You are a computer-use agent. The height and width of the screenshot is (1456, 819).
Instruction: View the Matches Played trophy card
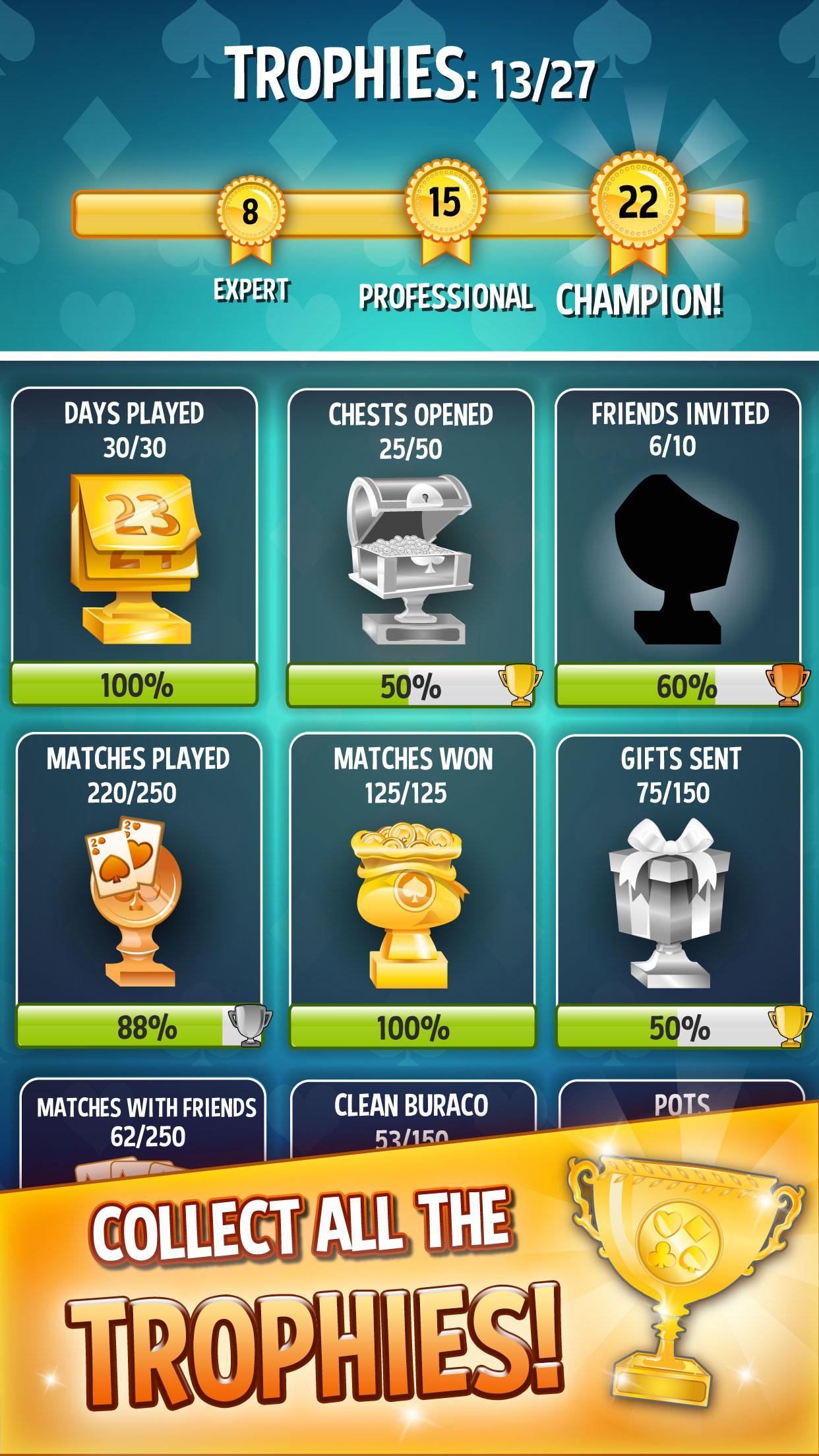coord(138,890)
